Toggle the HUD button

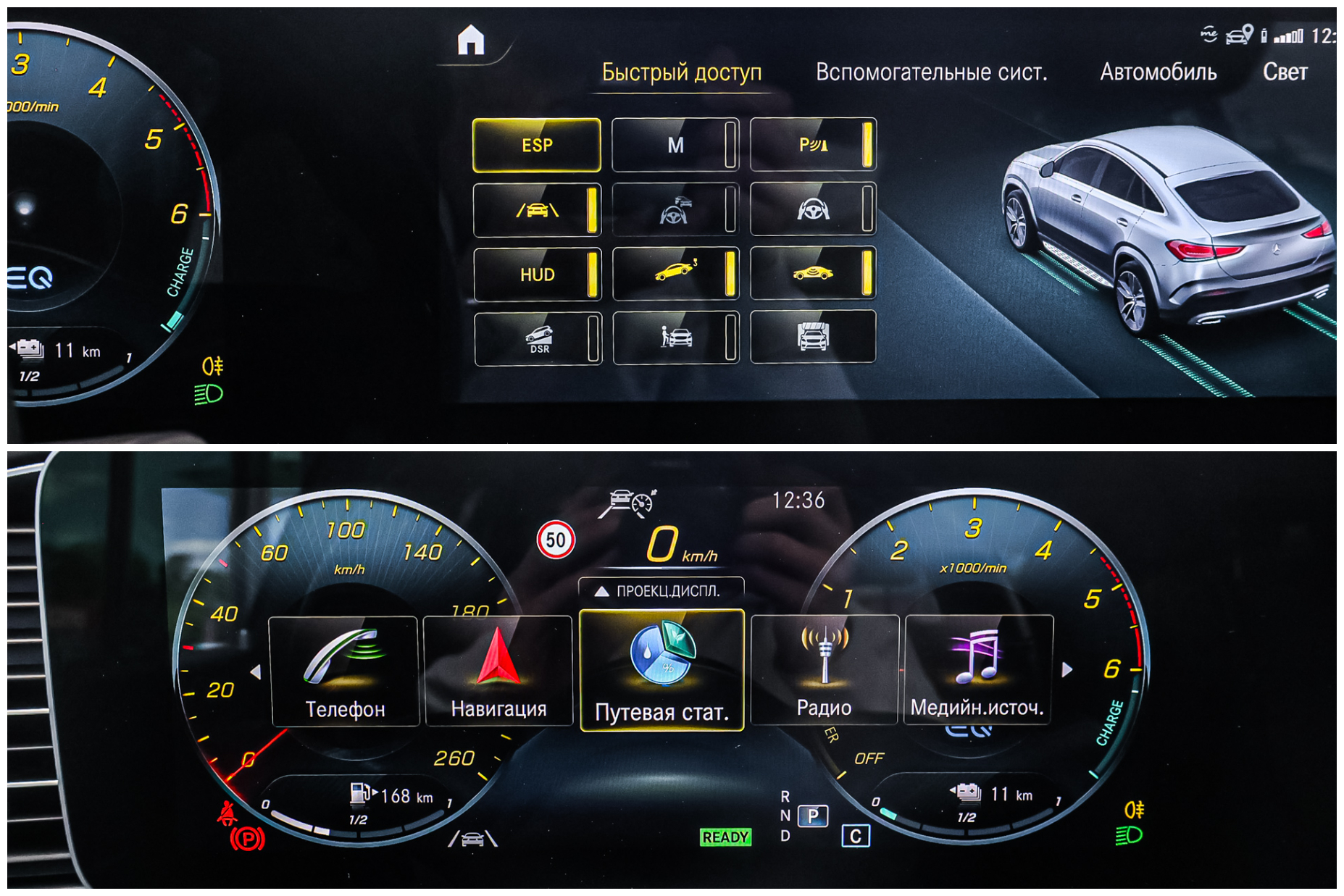pos(537,275)
